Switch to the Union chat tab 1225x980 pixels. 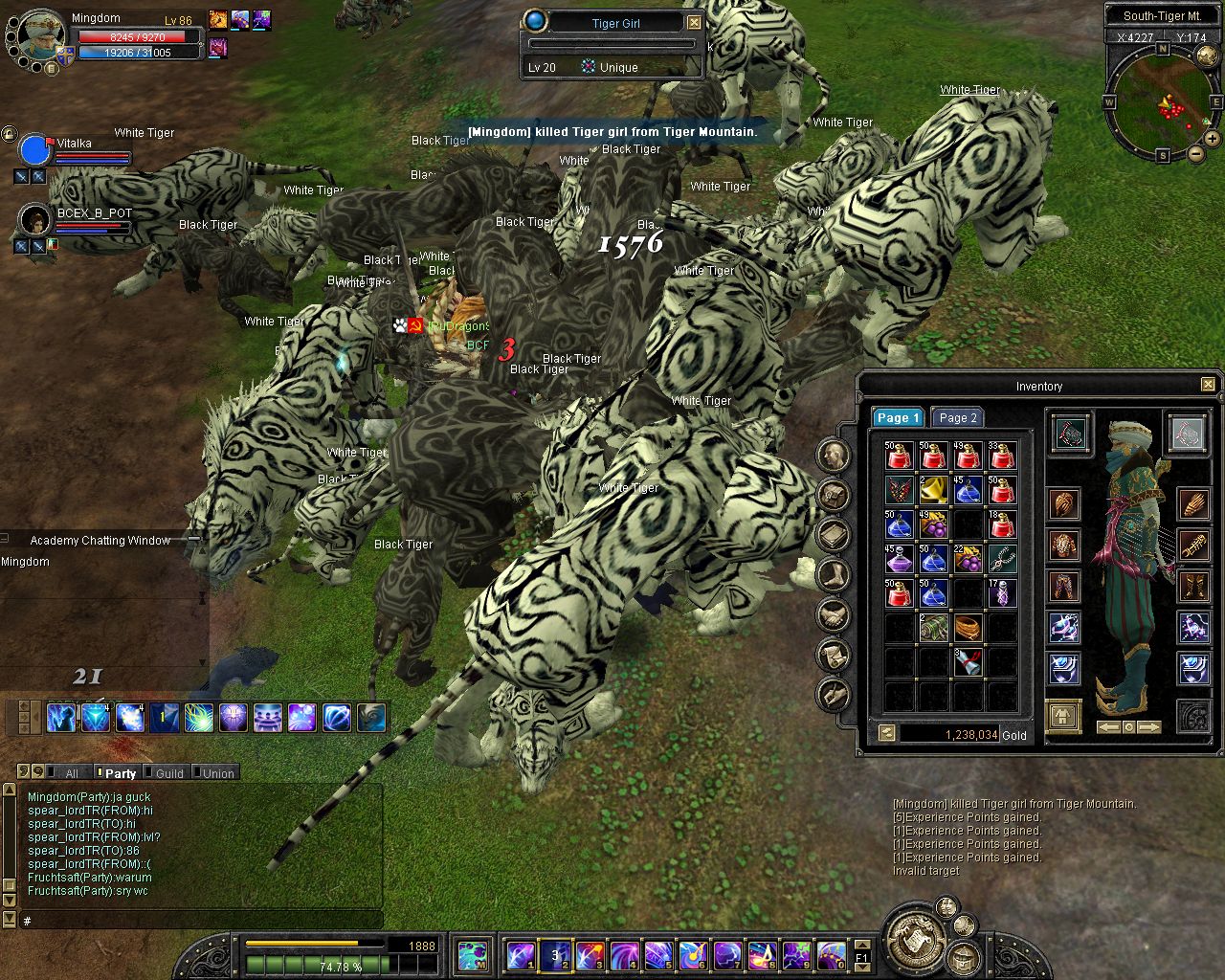tap(217, 773)
